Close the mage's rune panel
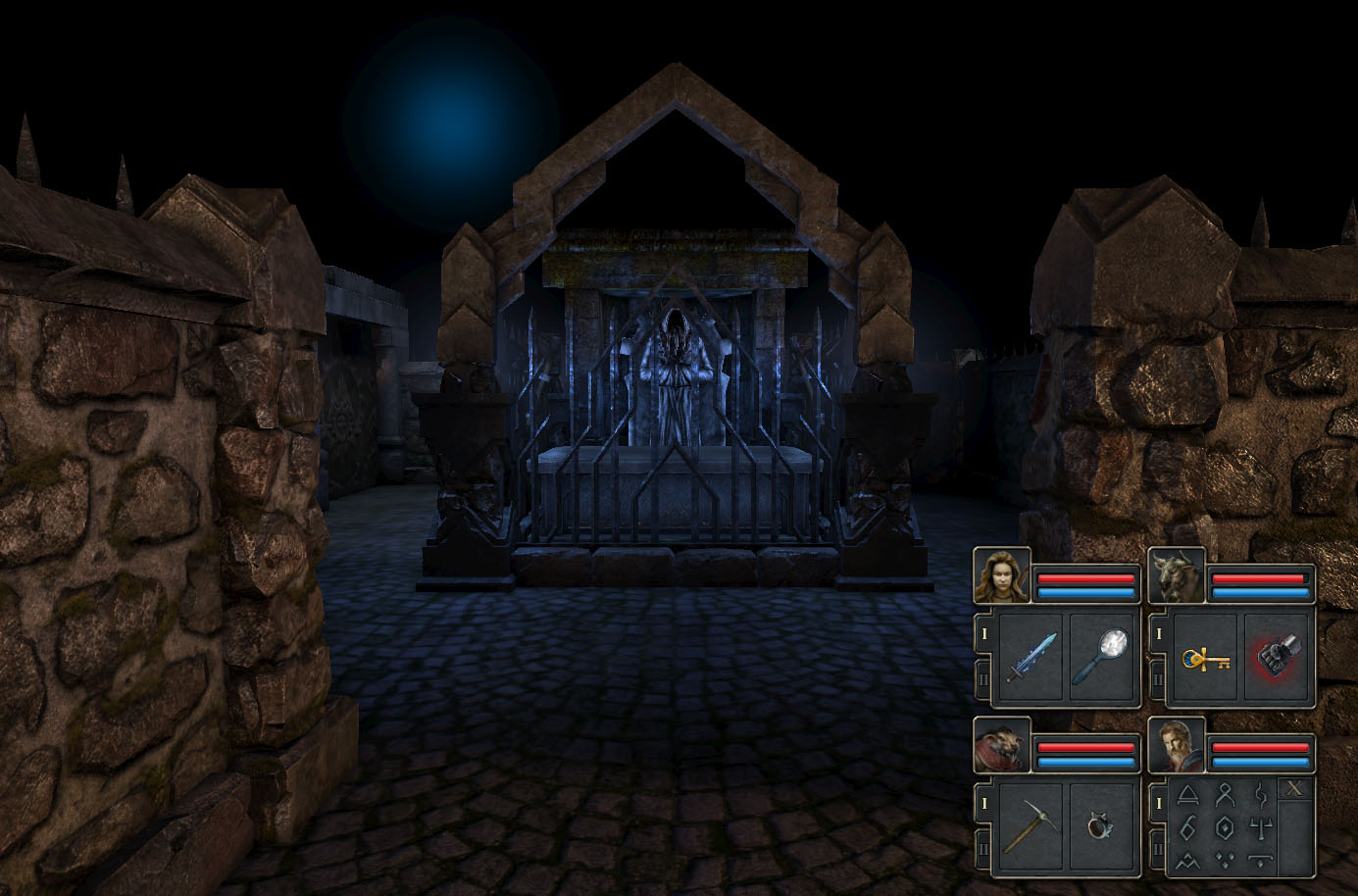Screen dimensions: 1358x896 pos(1295,789)
